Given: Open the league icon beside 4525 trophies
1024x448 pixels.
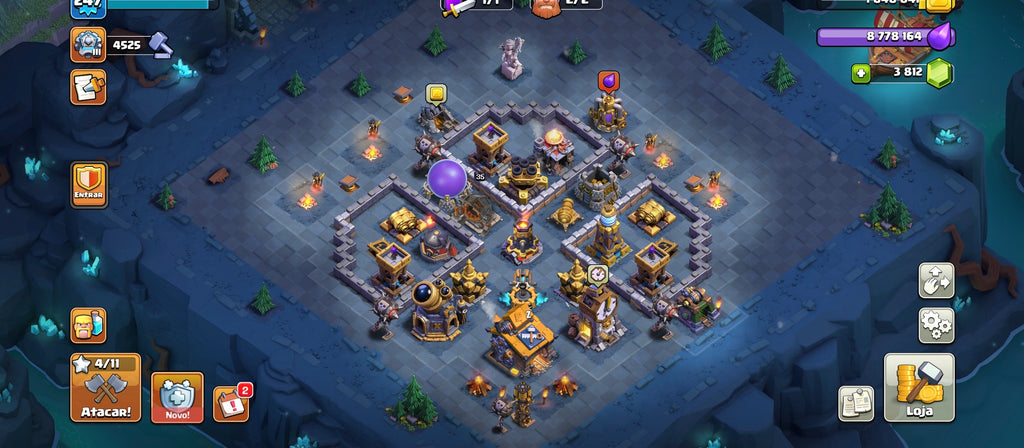Looking at the screenshot, I should coord(88,44).
